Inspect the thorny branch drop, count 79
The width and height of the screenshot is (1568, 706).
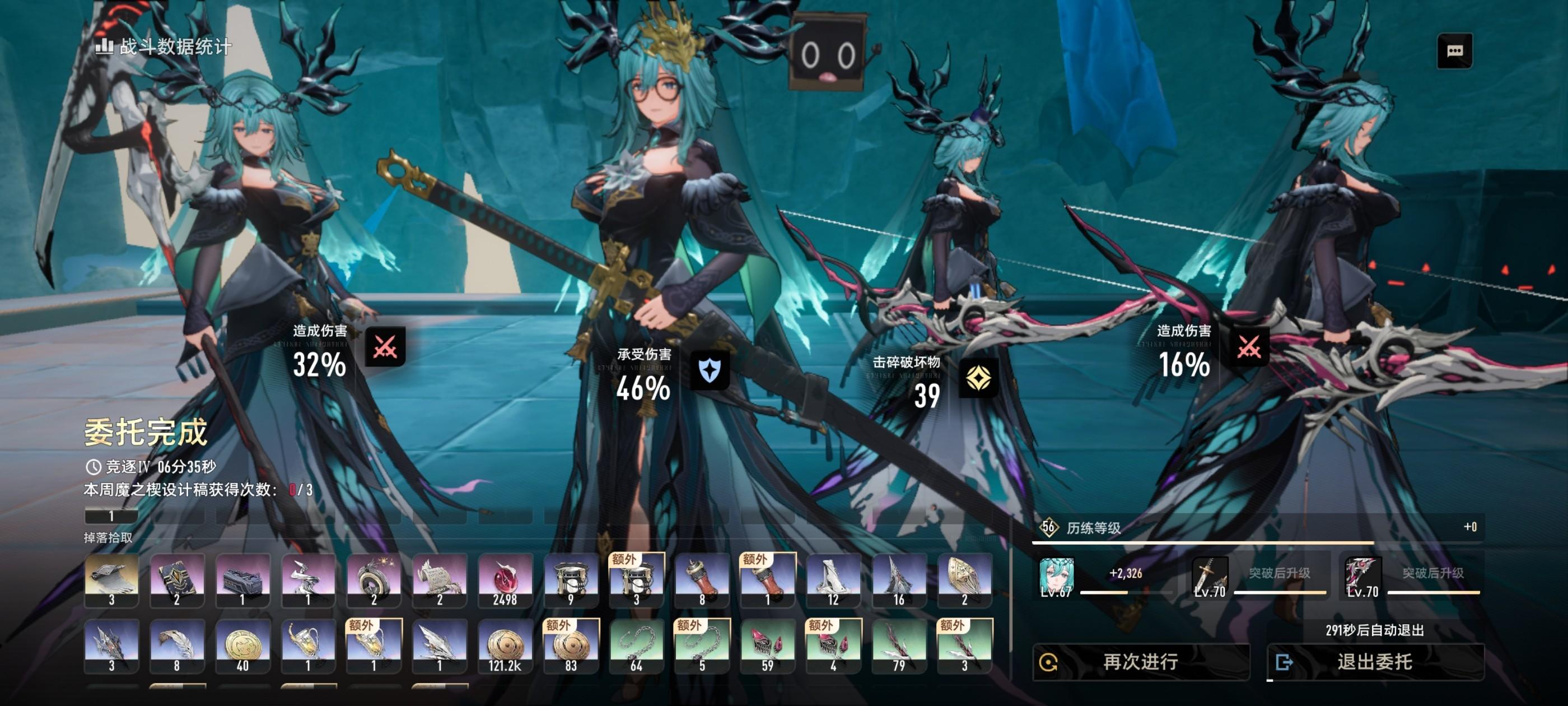tap(899, 645)
